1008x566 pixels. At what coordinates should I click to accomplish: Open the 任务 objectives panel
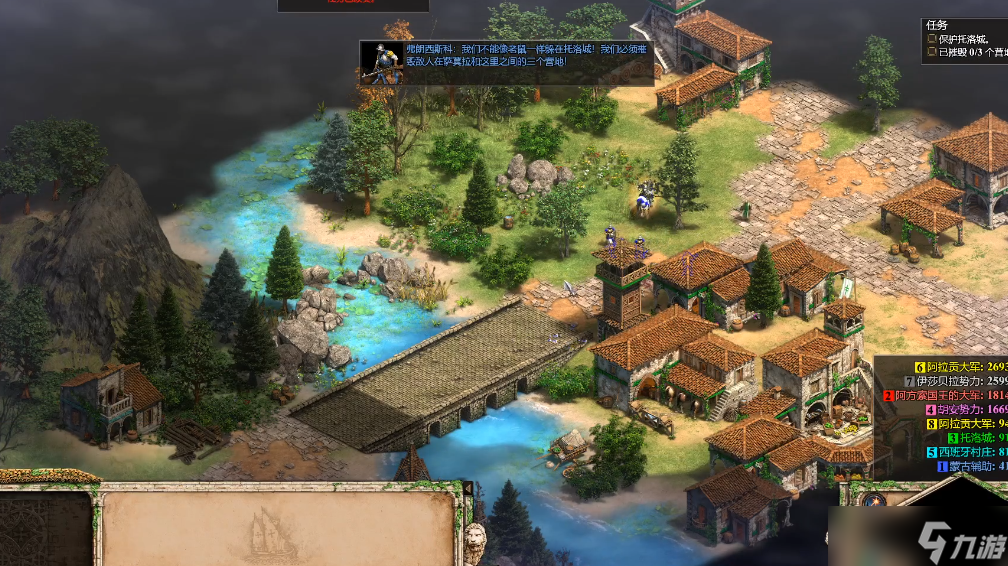click(939, 26)
